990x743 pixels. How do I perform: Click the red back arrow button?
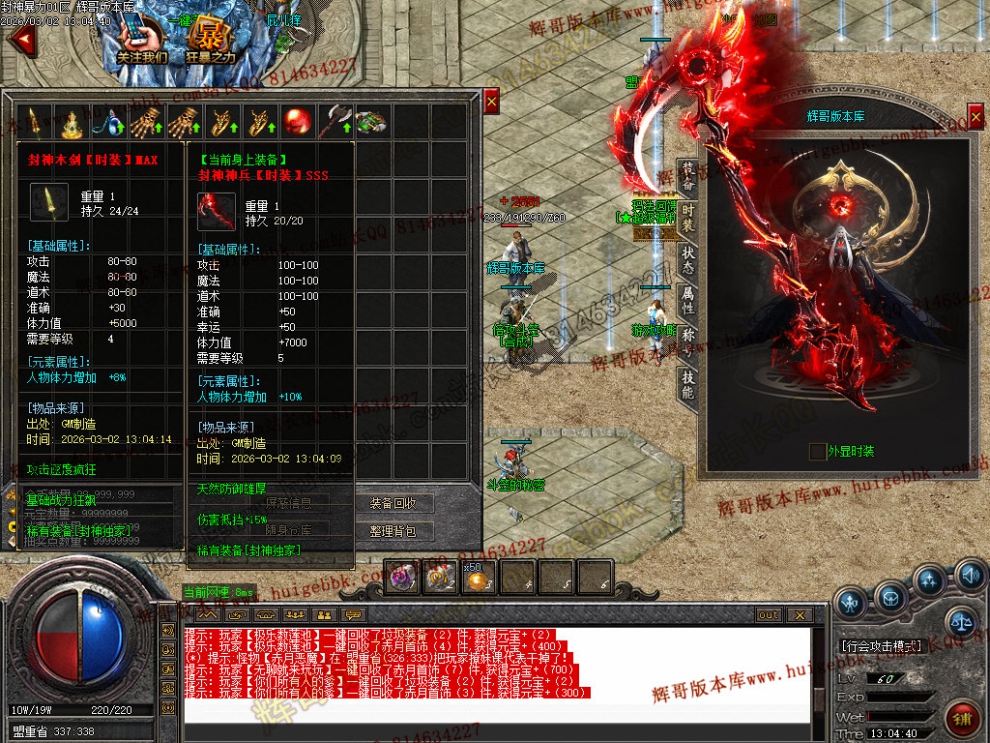coord(20,39)
